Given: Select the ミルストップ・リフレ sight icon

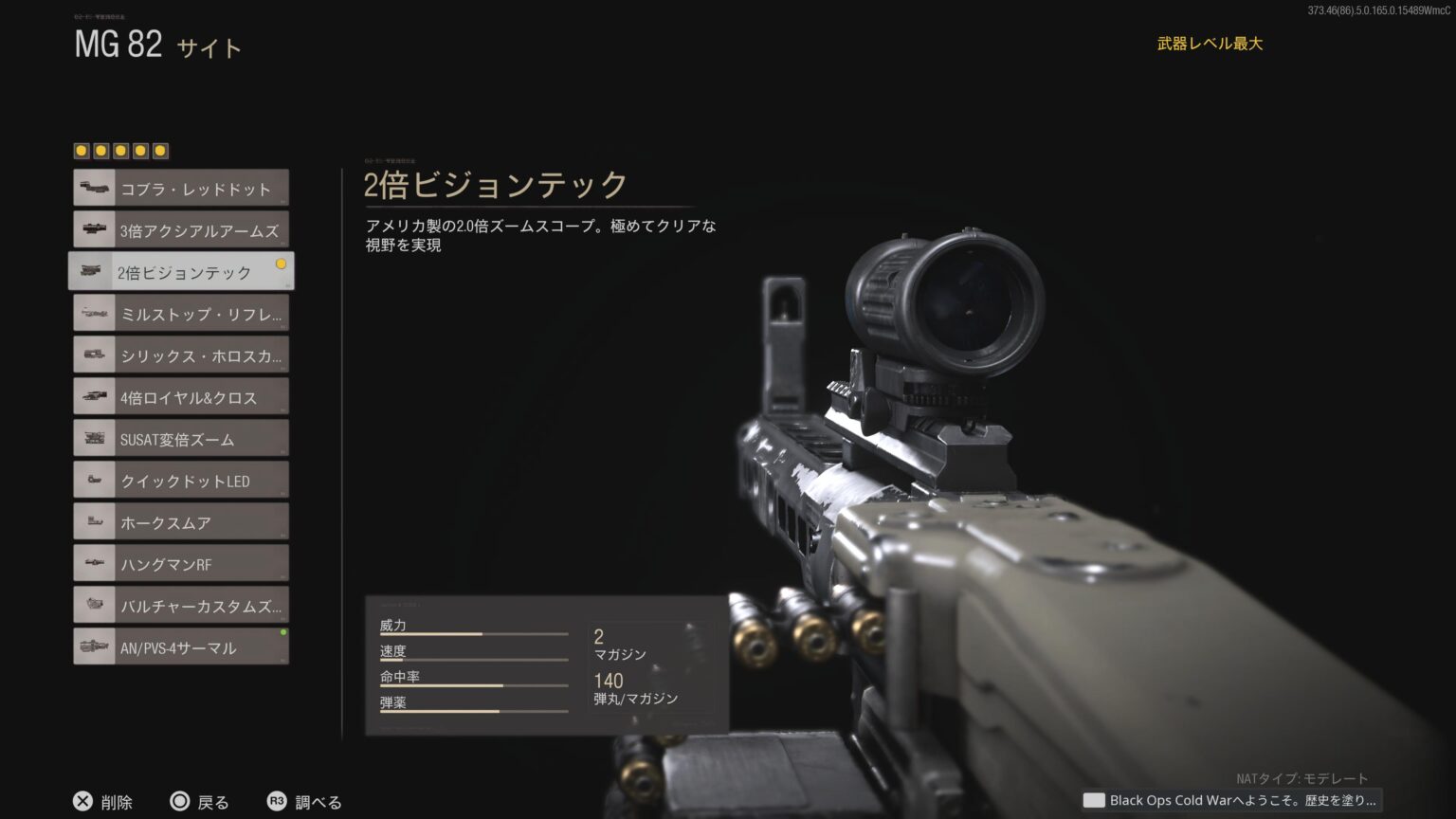Looking at the screenshot, I should (93, 312).
